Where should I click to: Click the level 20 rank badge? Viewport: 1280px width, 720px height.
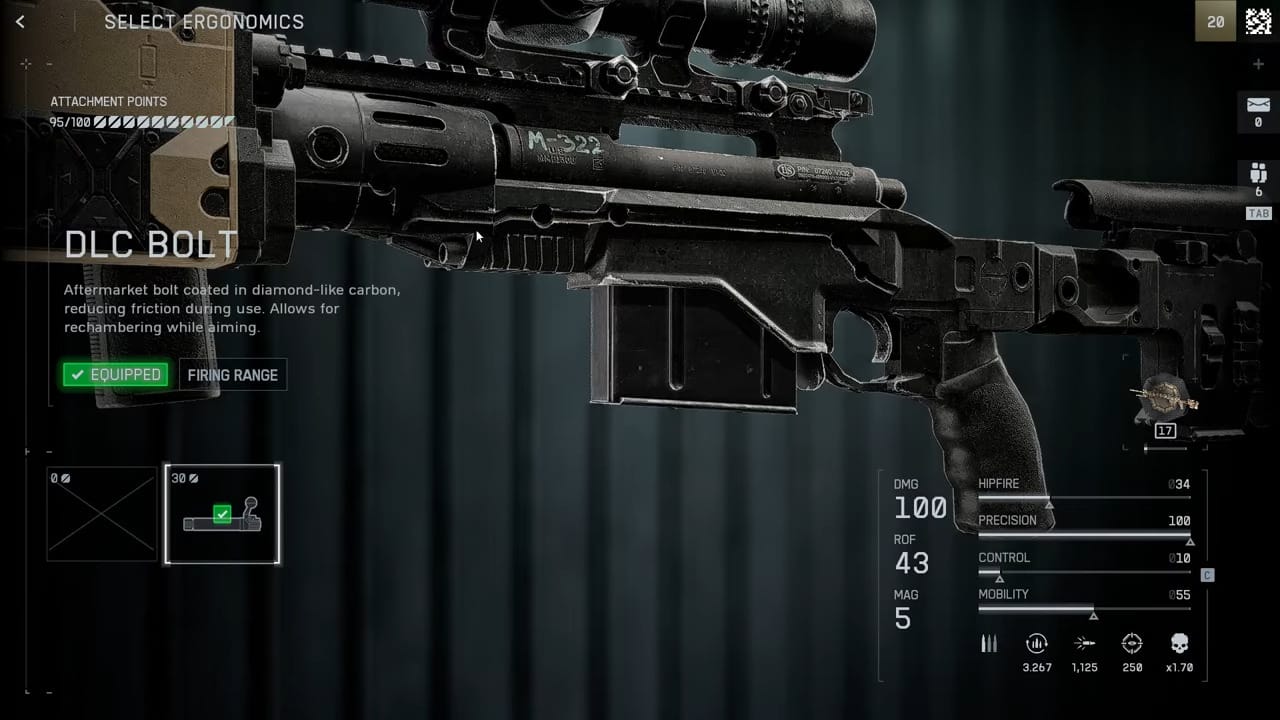(x=1215, y=21)
